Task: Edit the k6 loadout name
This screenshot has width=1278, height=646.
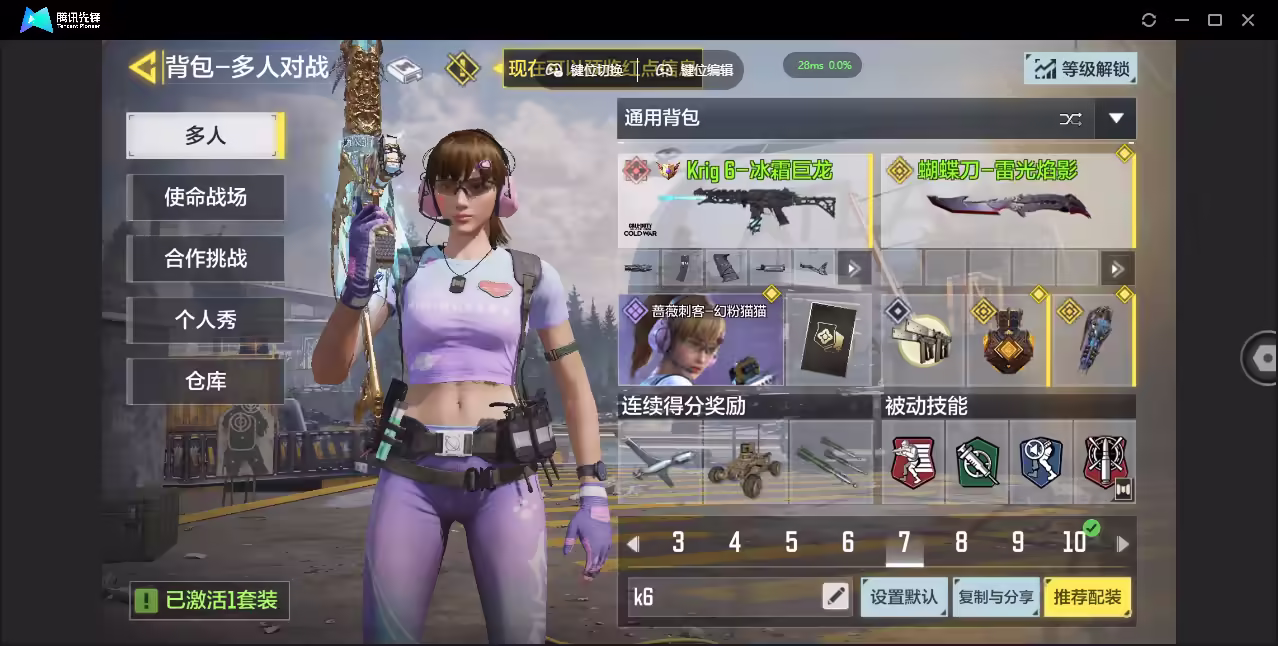Action: tap(835, 597)
